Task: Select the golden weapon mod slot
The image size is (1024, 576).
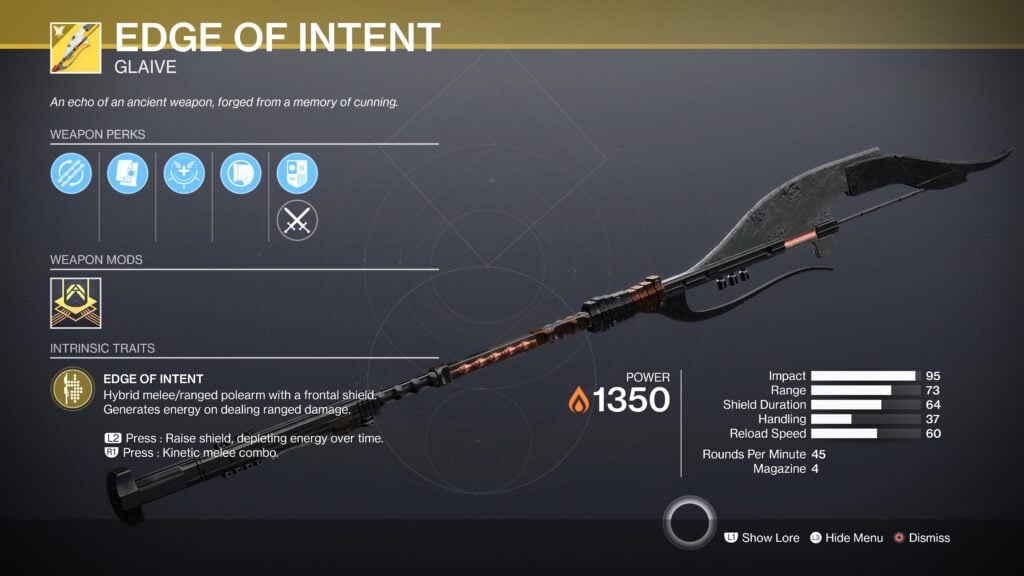Action: 75,302
